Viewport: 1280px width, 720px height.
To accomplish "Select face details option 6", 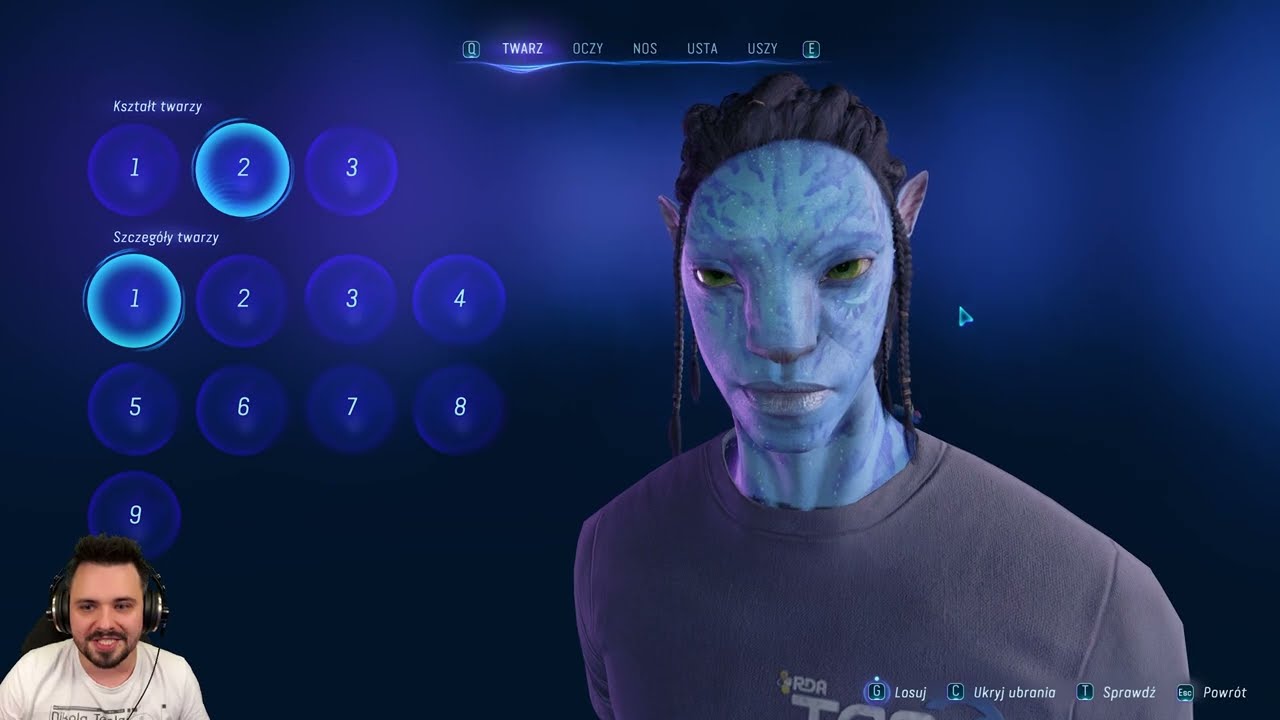I will click(242, 407).
